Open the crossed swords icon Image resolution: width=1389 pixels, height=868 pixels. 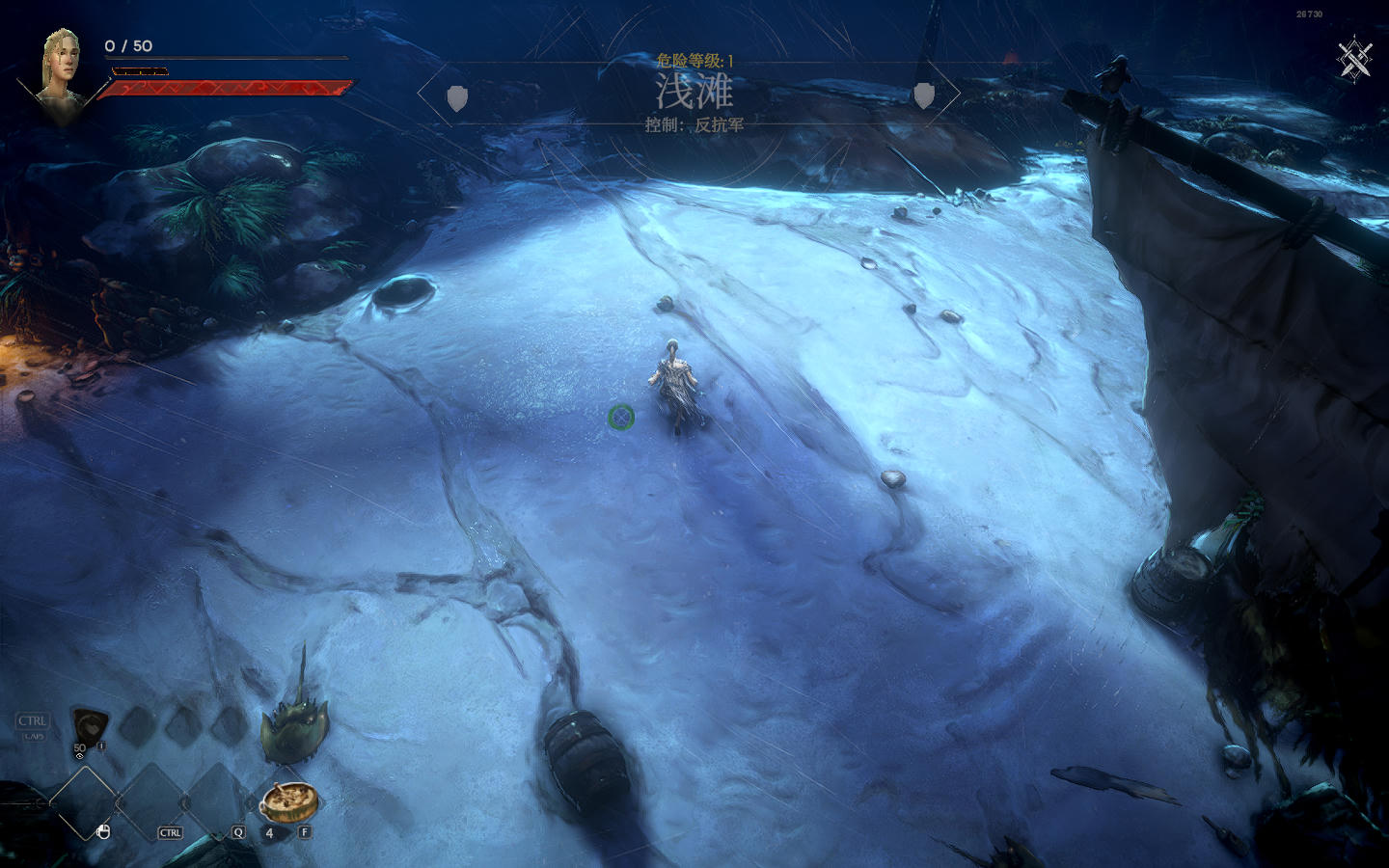[1354, 59]
